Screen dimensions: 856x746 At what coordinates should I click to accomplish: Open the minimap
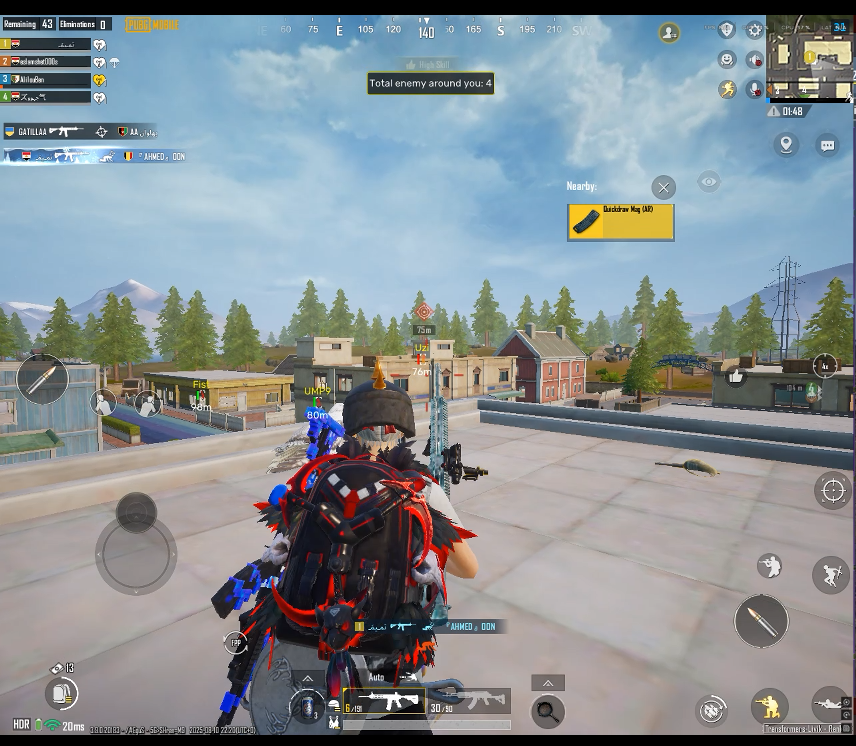coord(810,58)
